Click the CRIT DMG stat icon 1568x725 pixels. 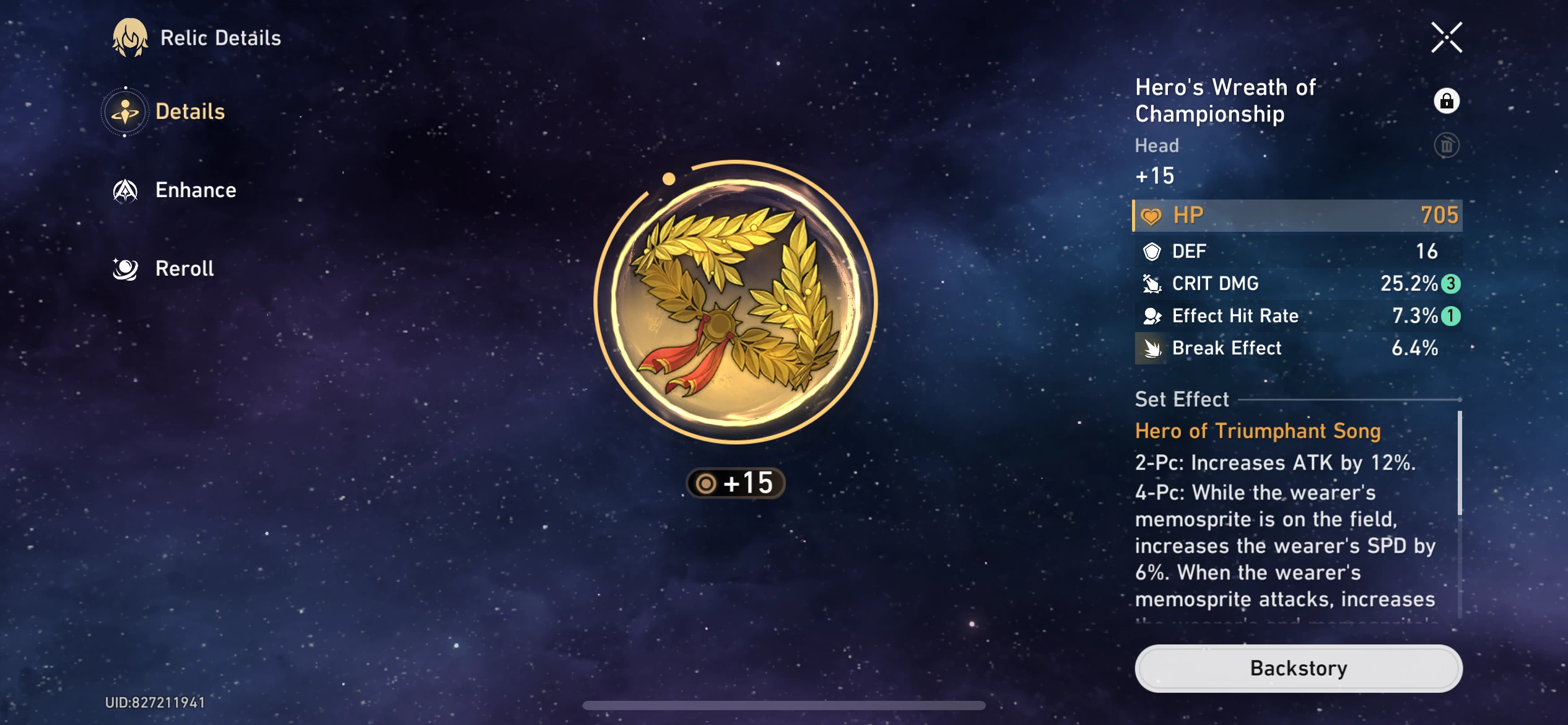[x=1151, y=283]
